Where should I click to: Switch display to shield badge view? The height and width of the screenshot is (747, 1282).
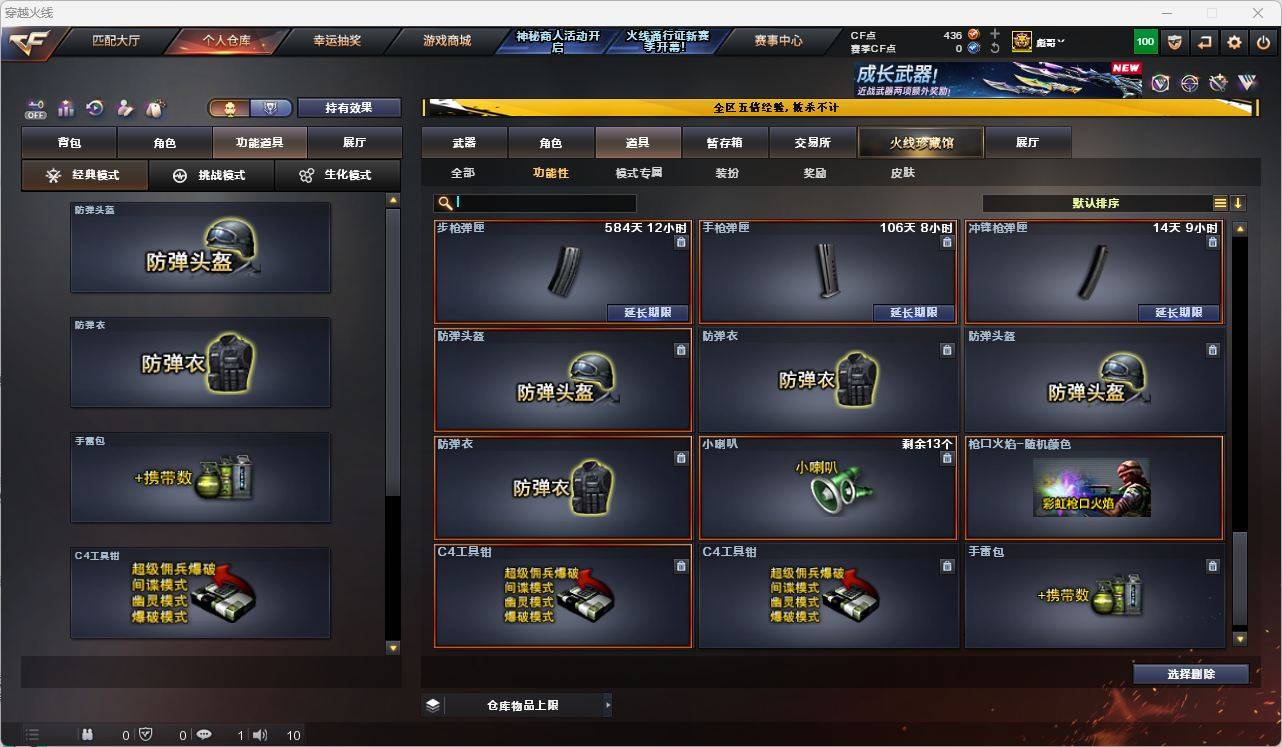270,107
